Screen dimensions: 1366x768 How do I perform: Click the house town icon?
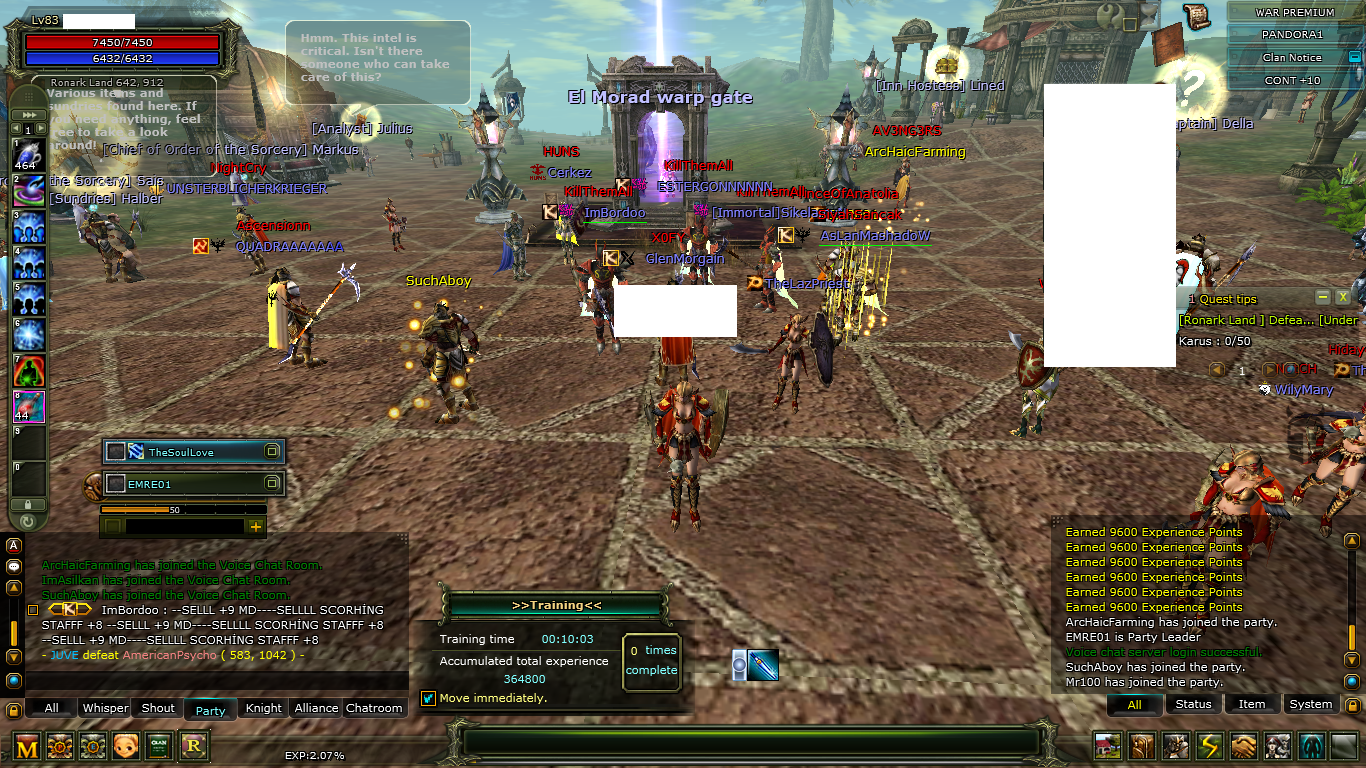click(1106, 747)
